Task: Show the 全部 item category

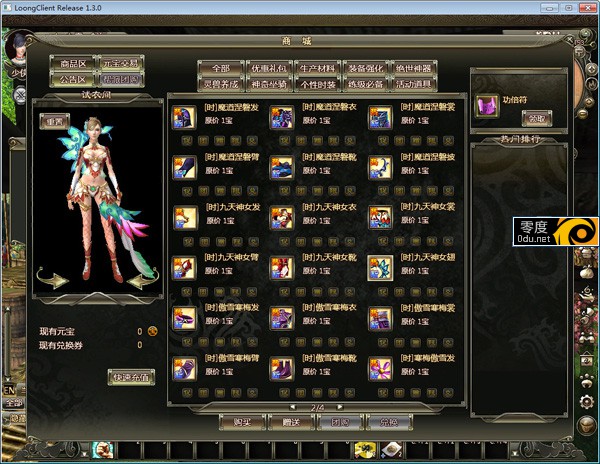Action: pos(220,67)
